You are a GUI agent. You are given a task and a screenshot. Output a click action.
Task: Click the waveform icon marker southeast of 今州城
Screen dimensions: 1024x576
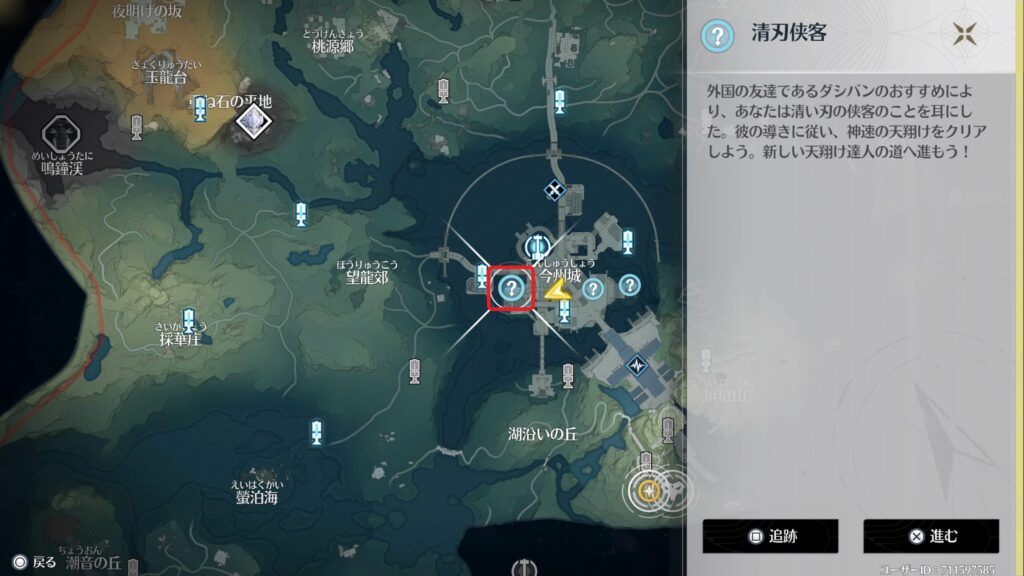pyautogui.click(x=637, y=366)
